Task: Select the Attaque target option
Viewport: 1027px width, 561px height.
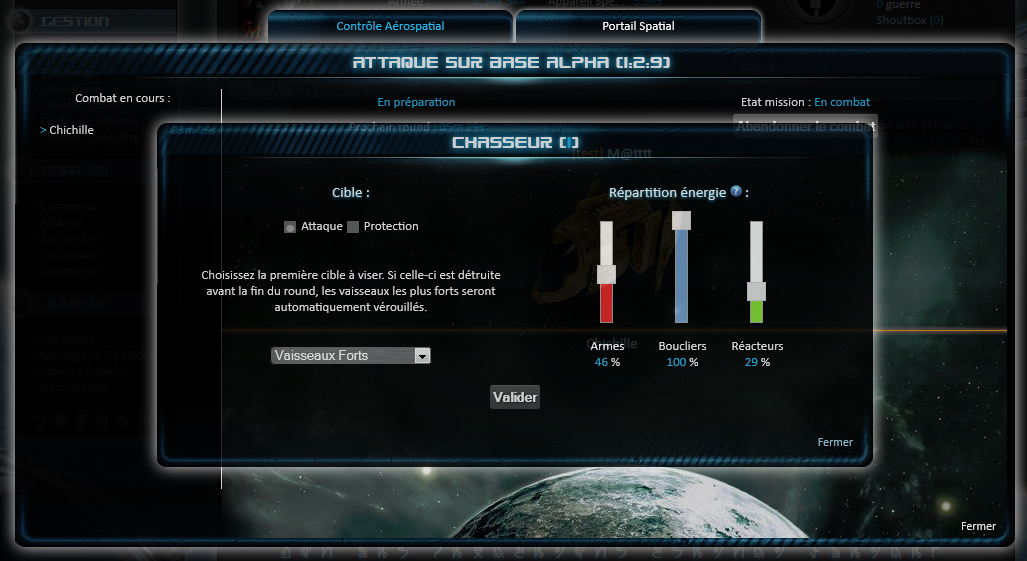Action: 290,227
